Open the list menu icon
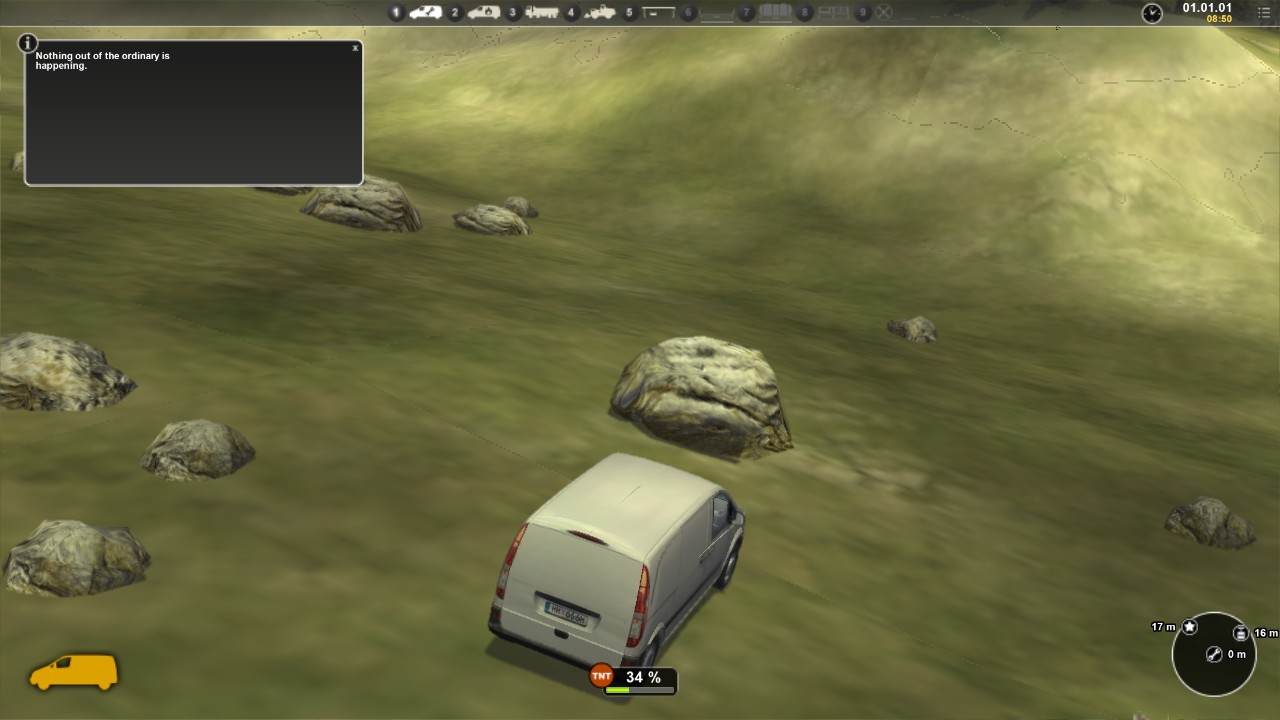This screenshot has height=720, width=1280. (1264, 13)
